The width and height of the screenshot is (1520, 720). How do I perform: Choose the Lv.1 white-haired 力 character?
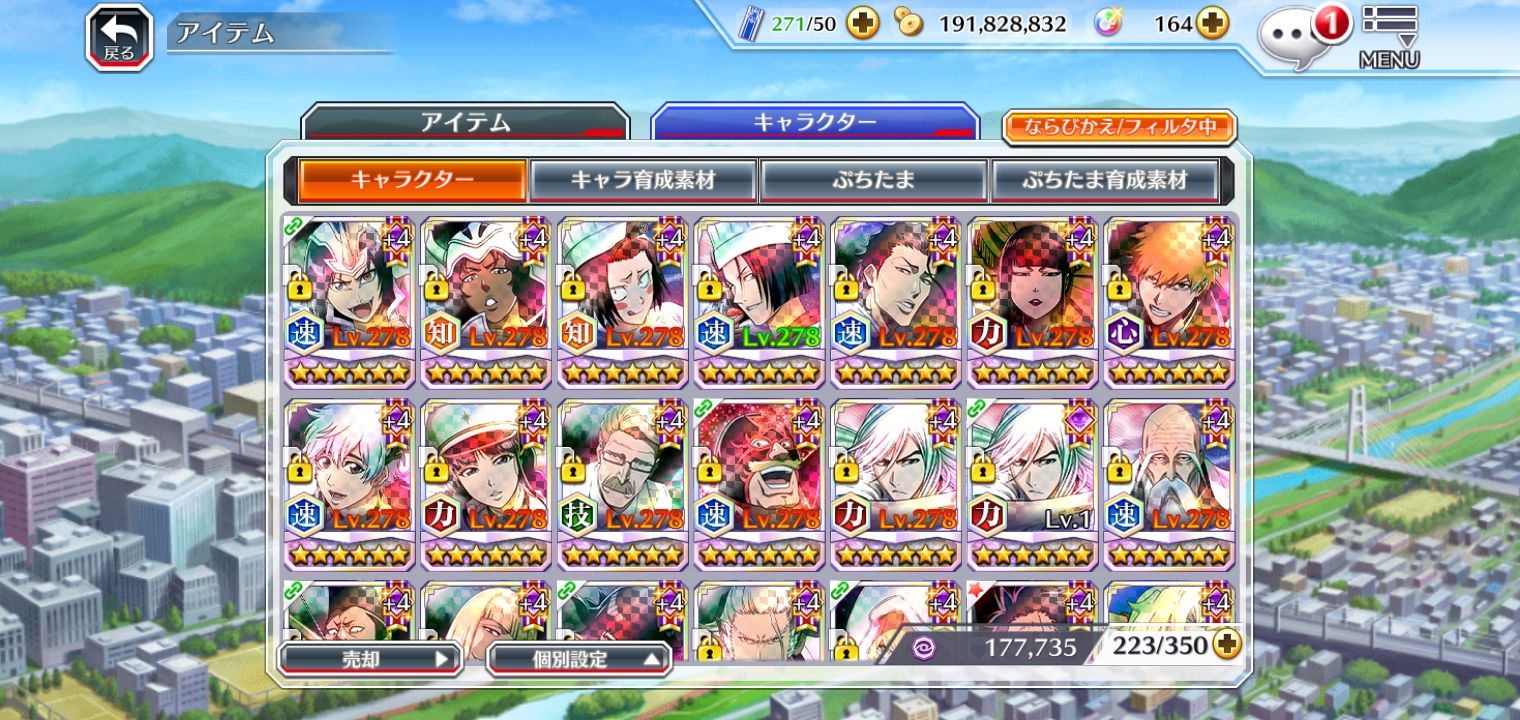tap(1032, 482)
